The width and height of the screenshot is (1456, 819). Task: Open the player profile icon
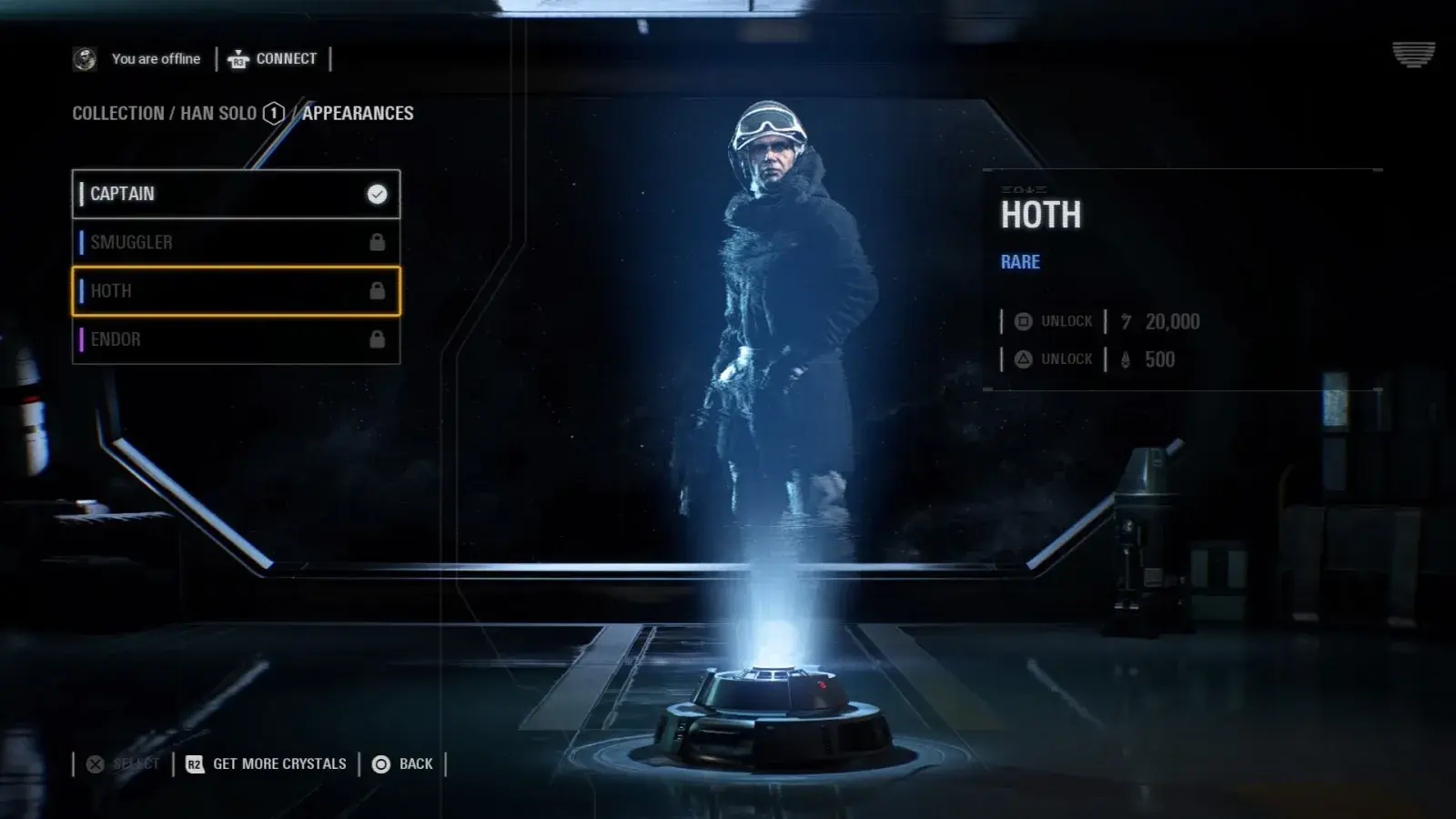85,59
